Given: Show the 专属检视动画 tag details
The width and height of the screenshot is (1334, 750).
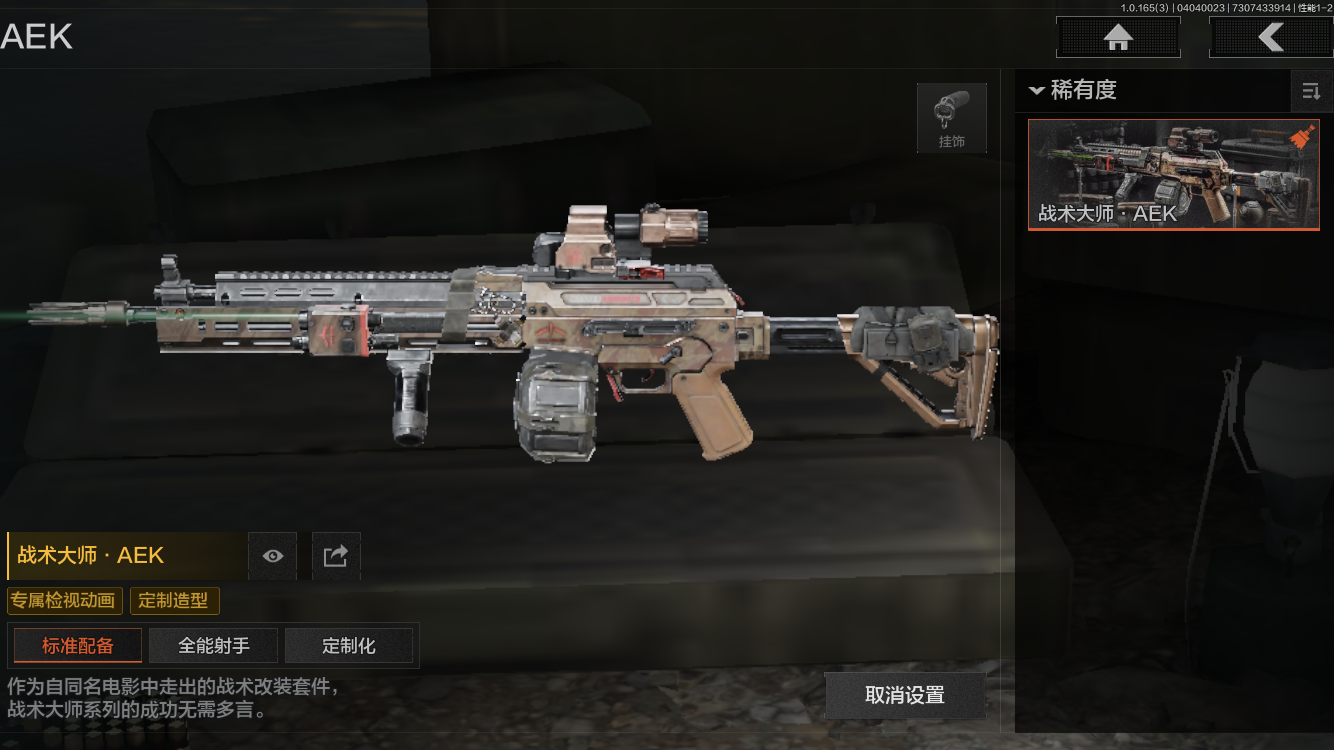Looking at the screenshot, I should [65, 601].
